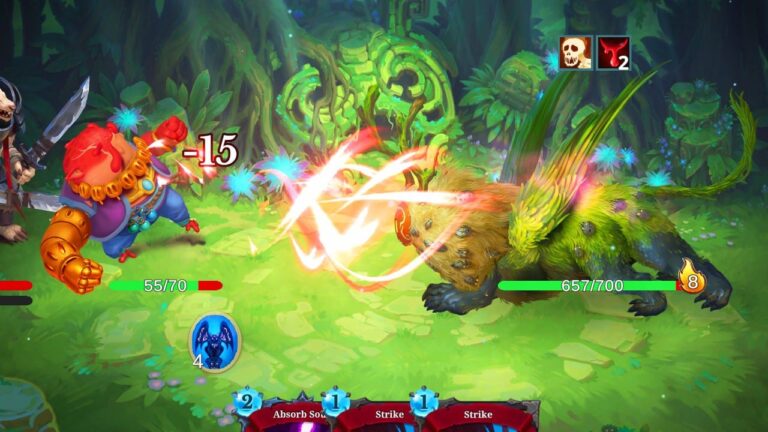The image size is (768, 432).
Task: Check the flame icon beside the enemy health
Action: pyautogui.click(x=691, y=276)
